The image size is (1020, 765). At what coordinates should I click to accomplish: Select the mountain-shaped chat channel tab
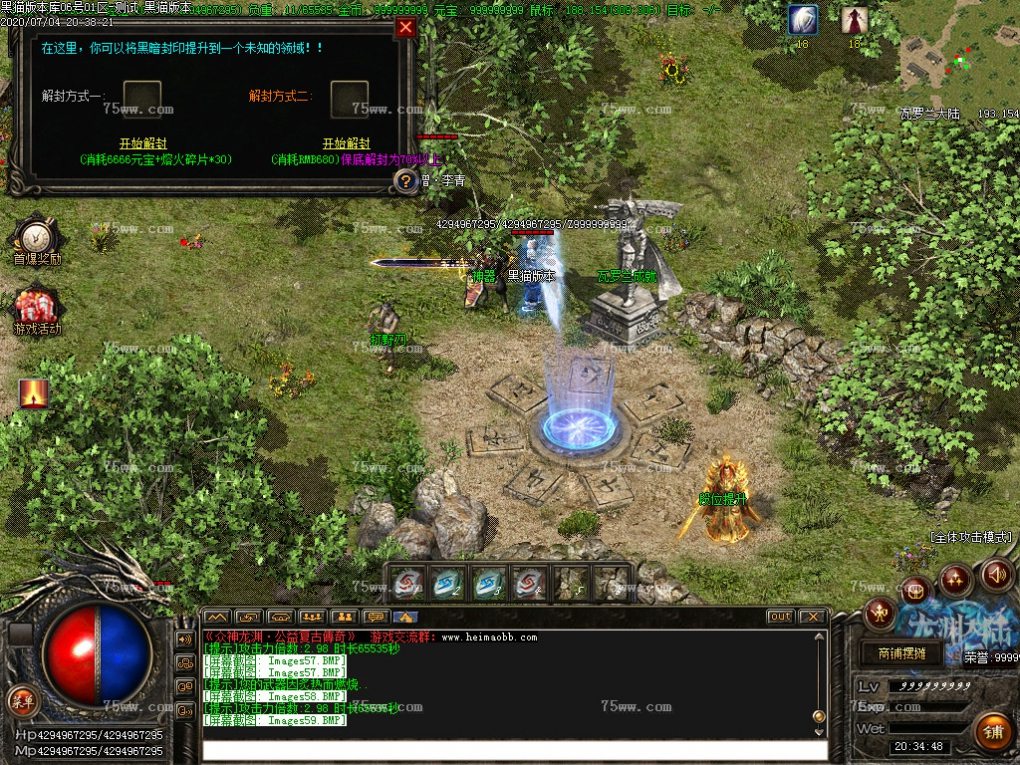pyautogui.click(x=217, y=617)
